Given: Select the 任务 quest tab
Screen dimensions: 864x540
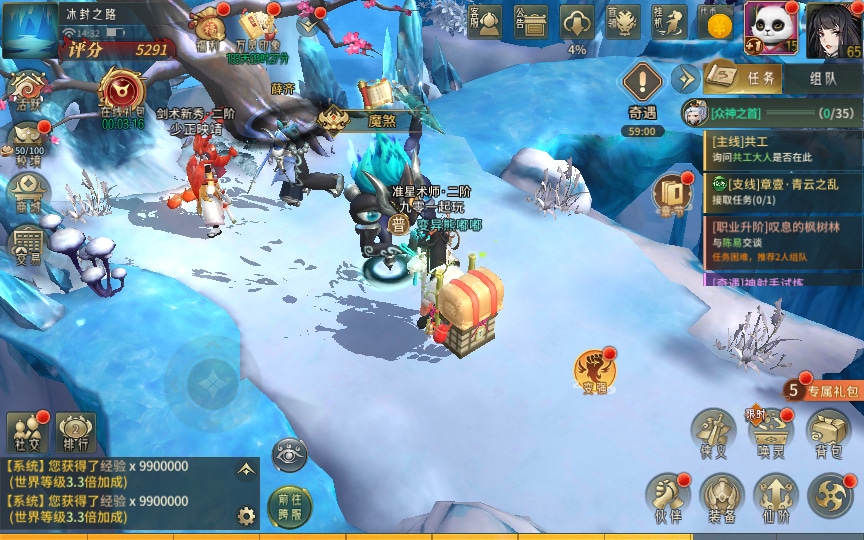Looking at the screenshot, I should click(742, 78).
